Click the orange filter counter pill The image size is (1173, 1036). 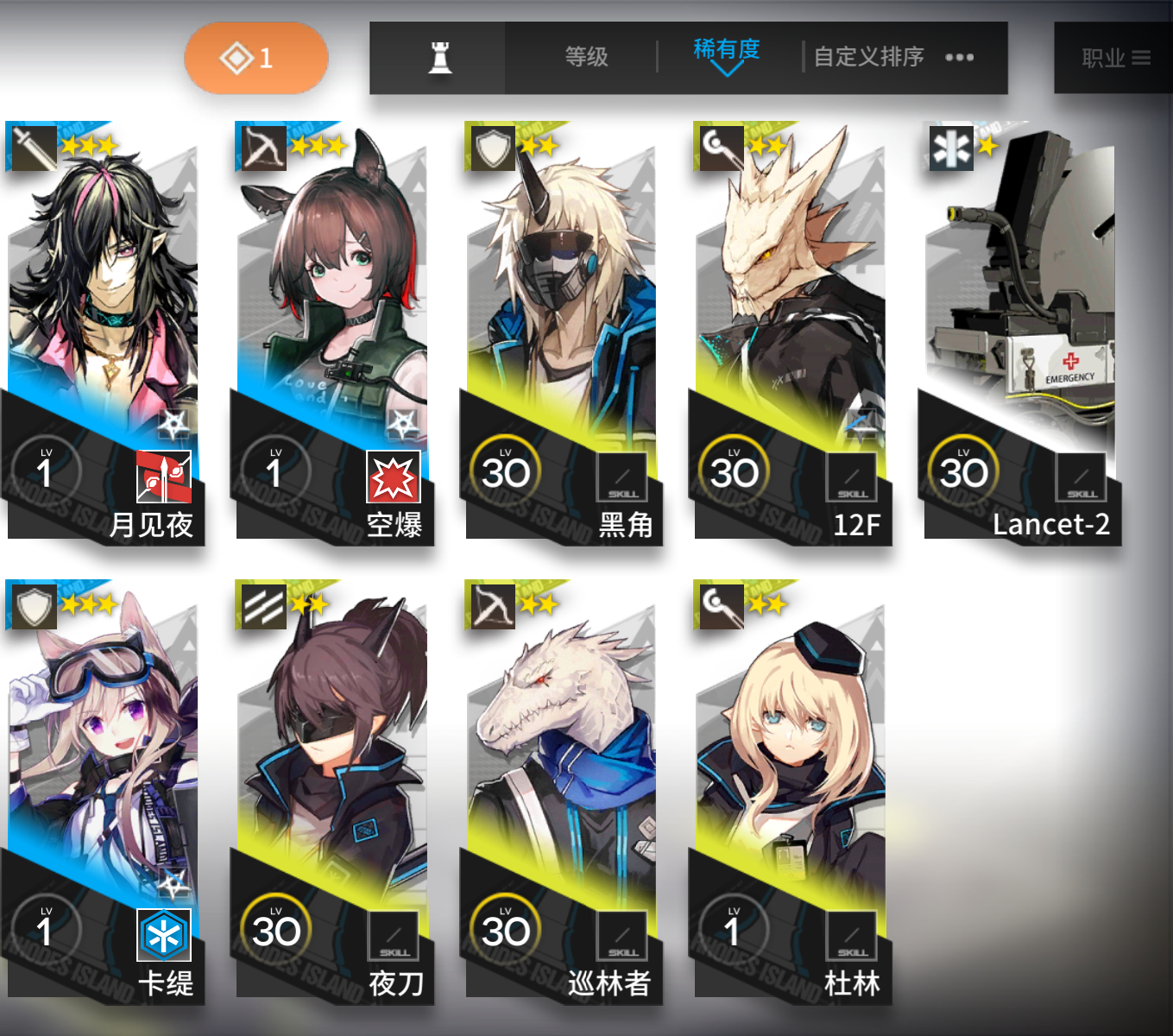(x=255, y=56)
